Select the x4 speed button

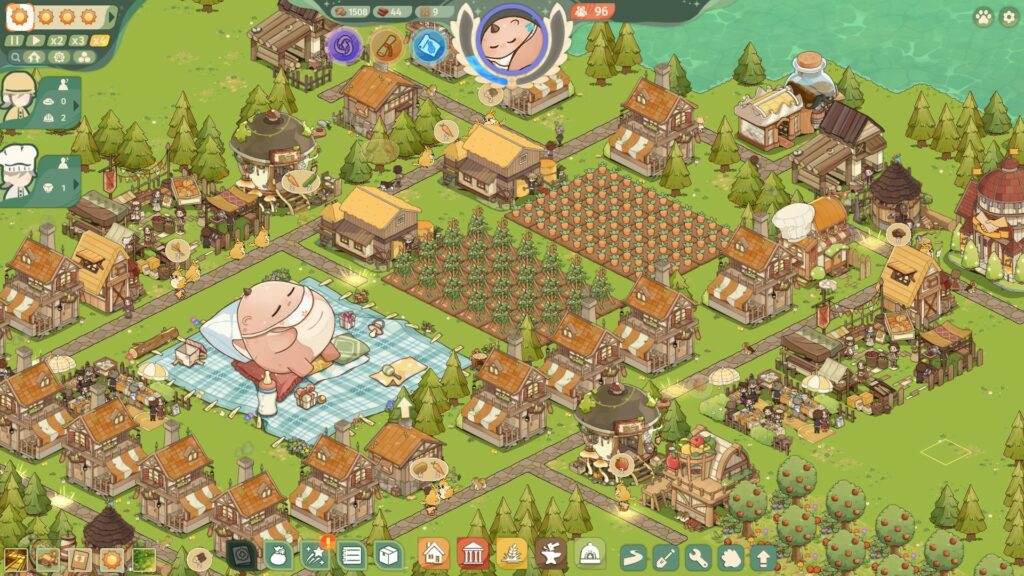pyautogui.click(x=100, y=41)
